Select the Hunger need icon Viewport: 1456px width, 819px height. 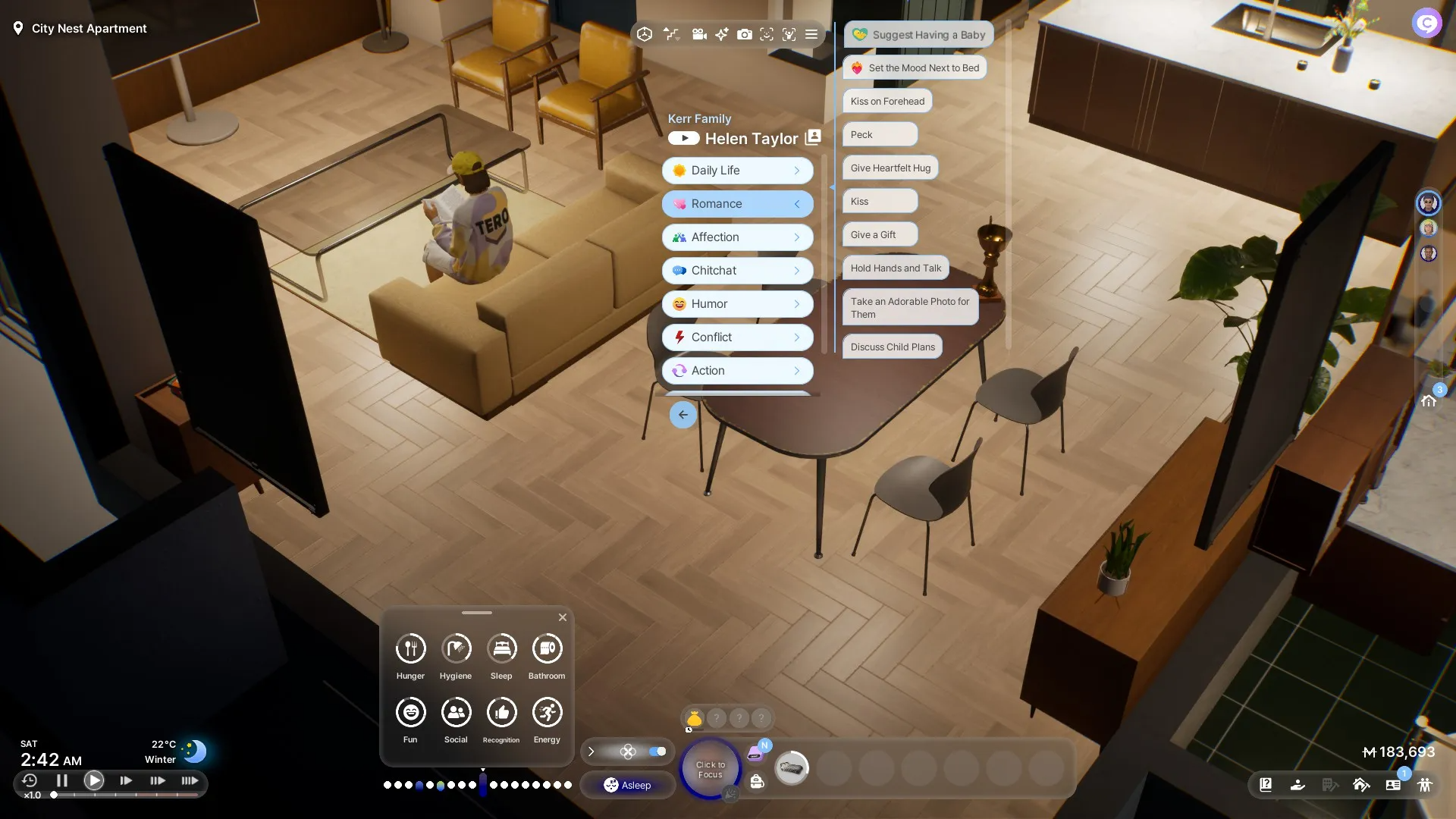click(410, 649)
